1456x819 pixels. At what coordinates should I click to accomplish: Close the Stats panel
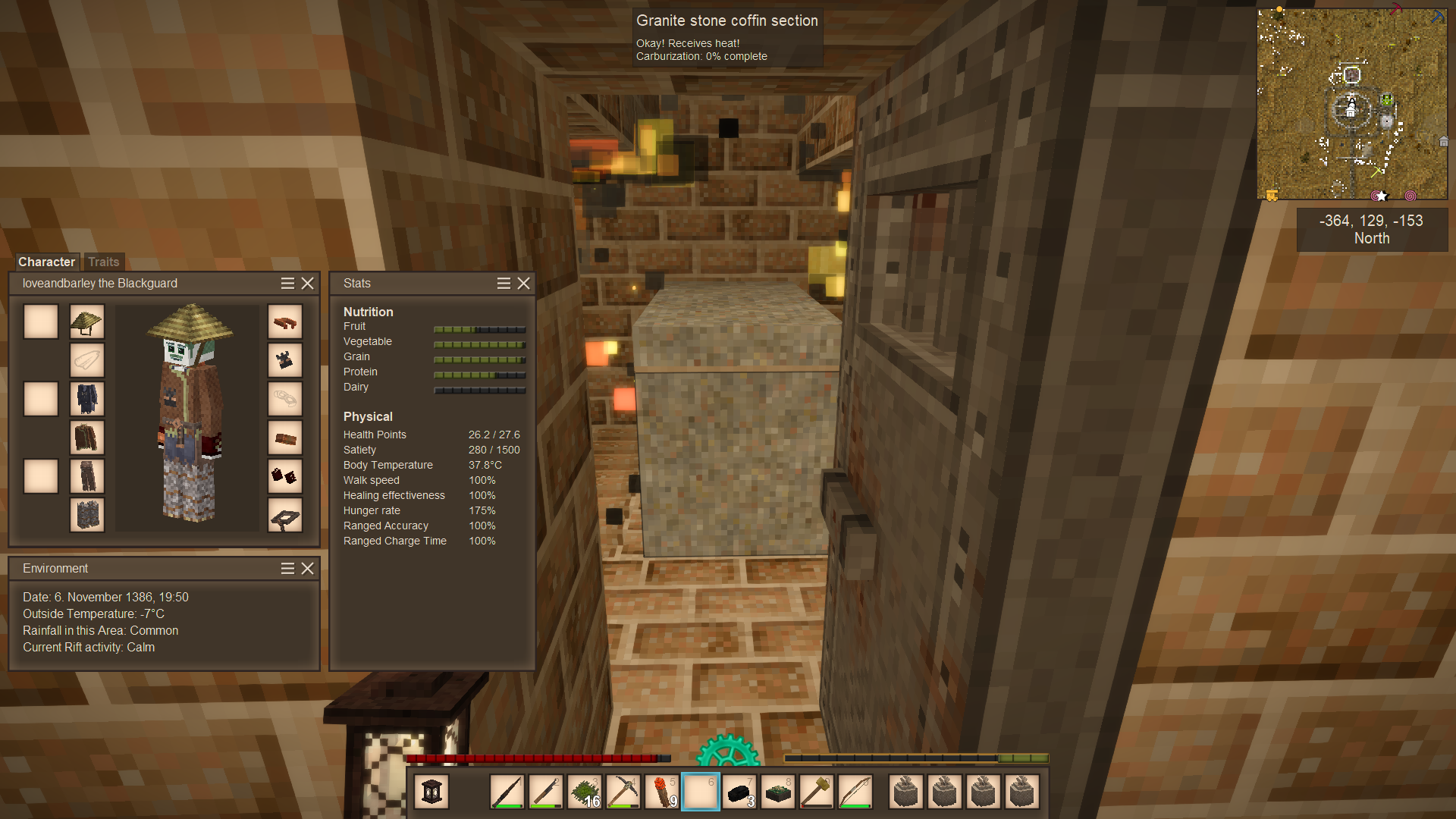tap(524, 283)
